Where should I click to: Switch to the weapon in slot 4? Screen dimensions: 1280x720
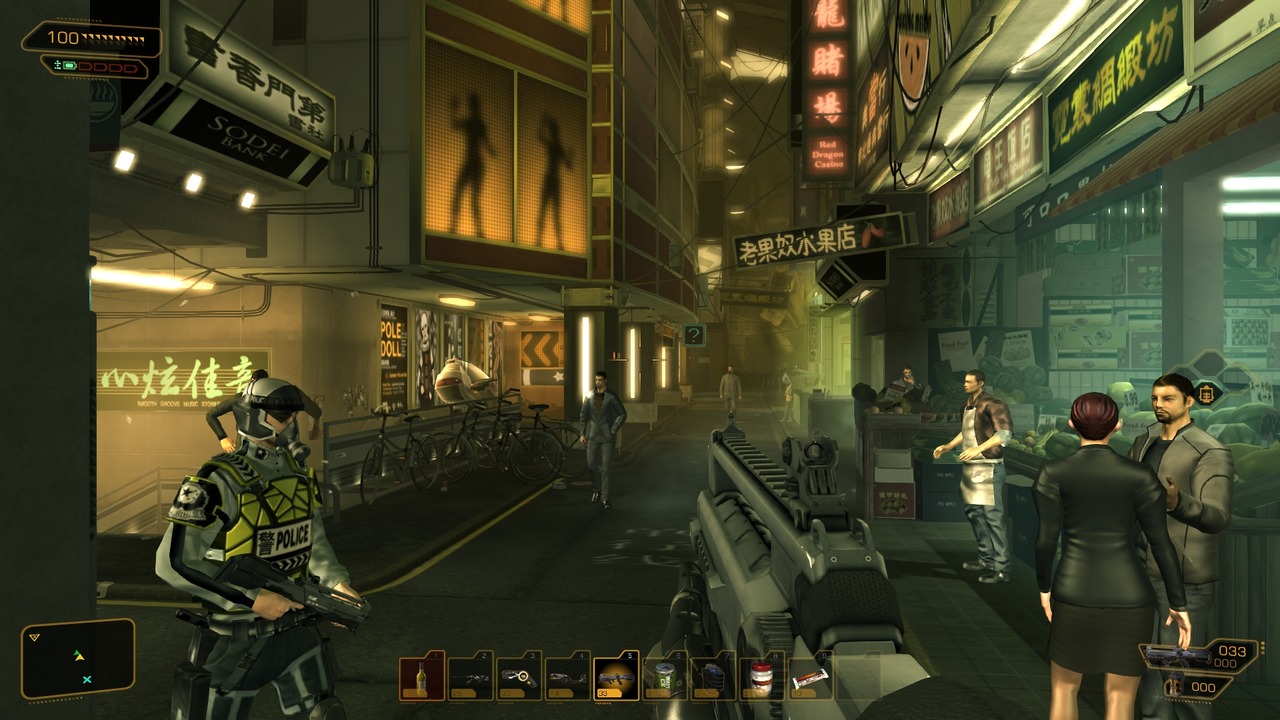[567, 677]
